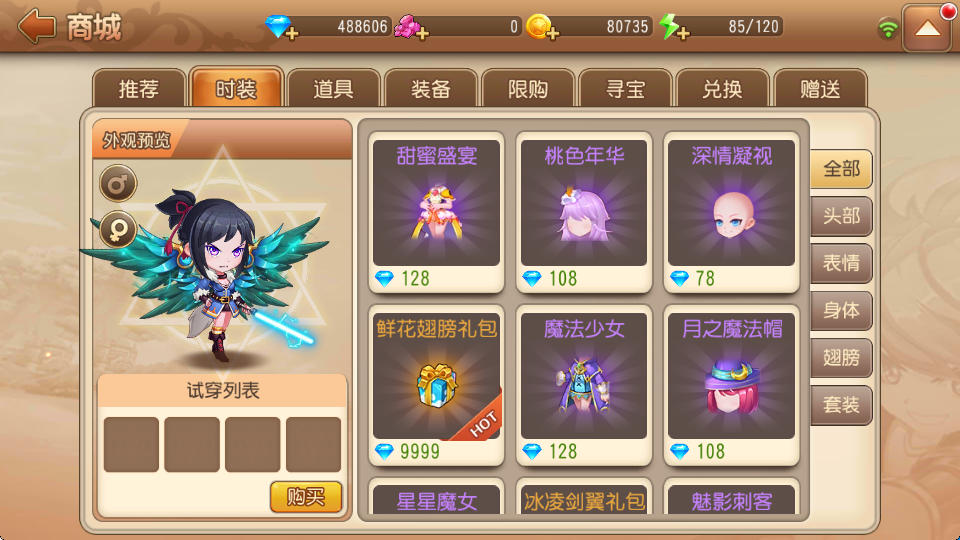
Task: Show 翅膀 wing items only
Action: pos(841,358)
